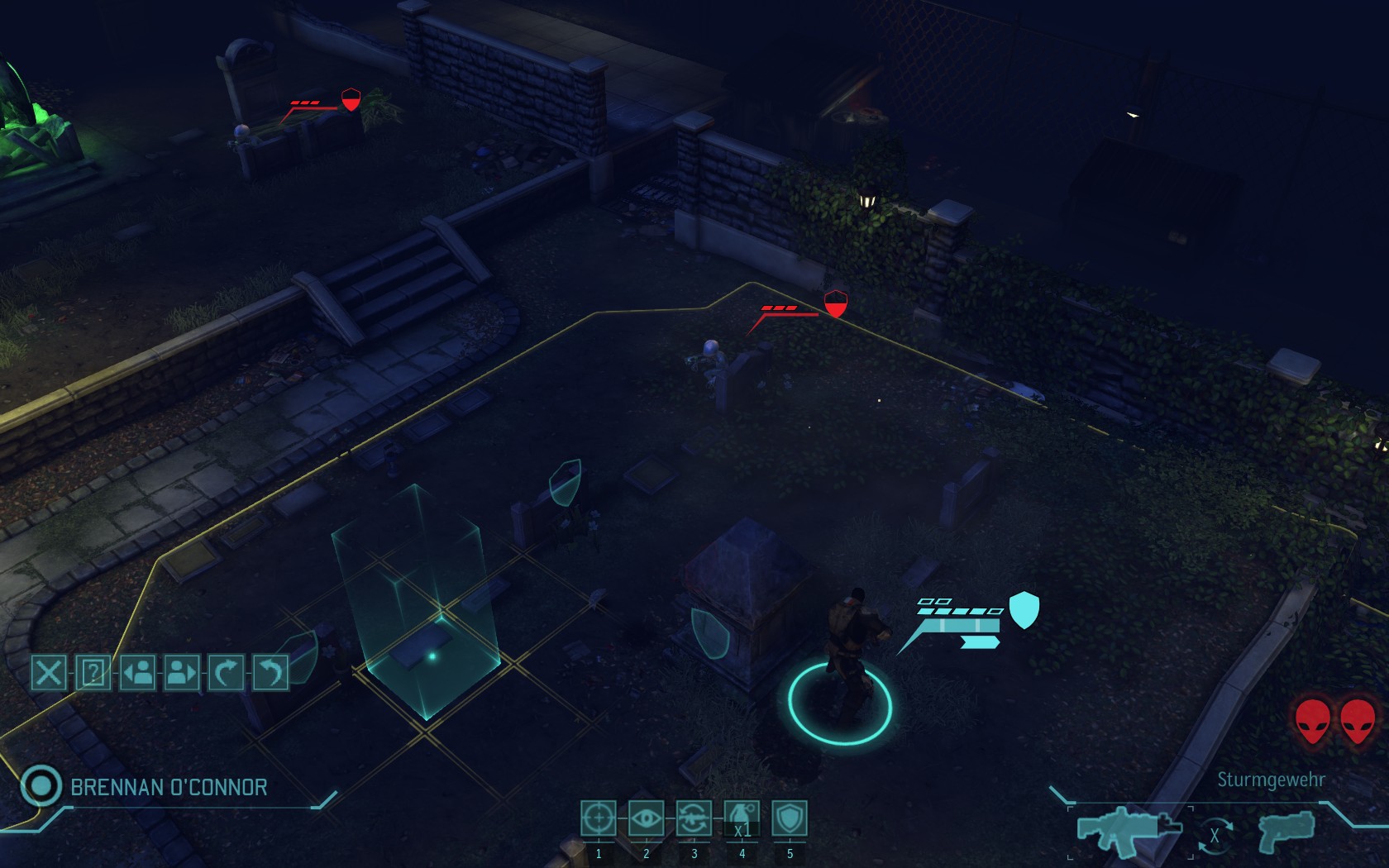Image resolution: width=1389 pixels, height=868 pixels.
Task: Rotate camera with the left-pointing curved arrow
Action: (270, 672)
